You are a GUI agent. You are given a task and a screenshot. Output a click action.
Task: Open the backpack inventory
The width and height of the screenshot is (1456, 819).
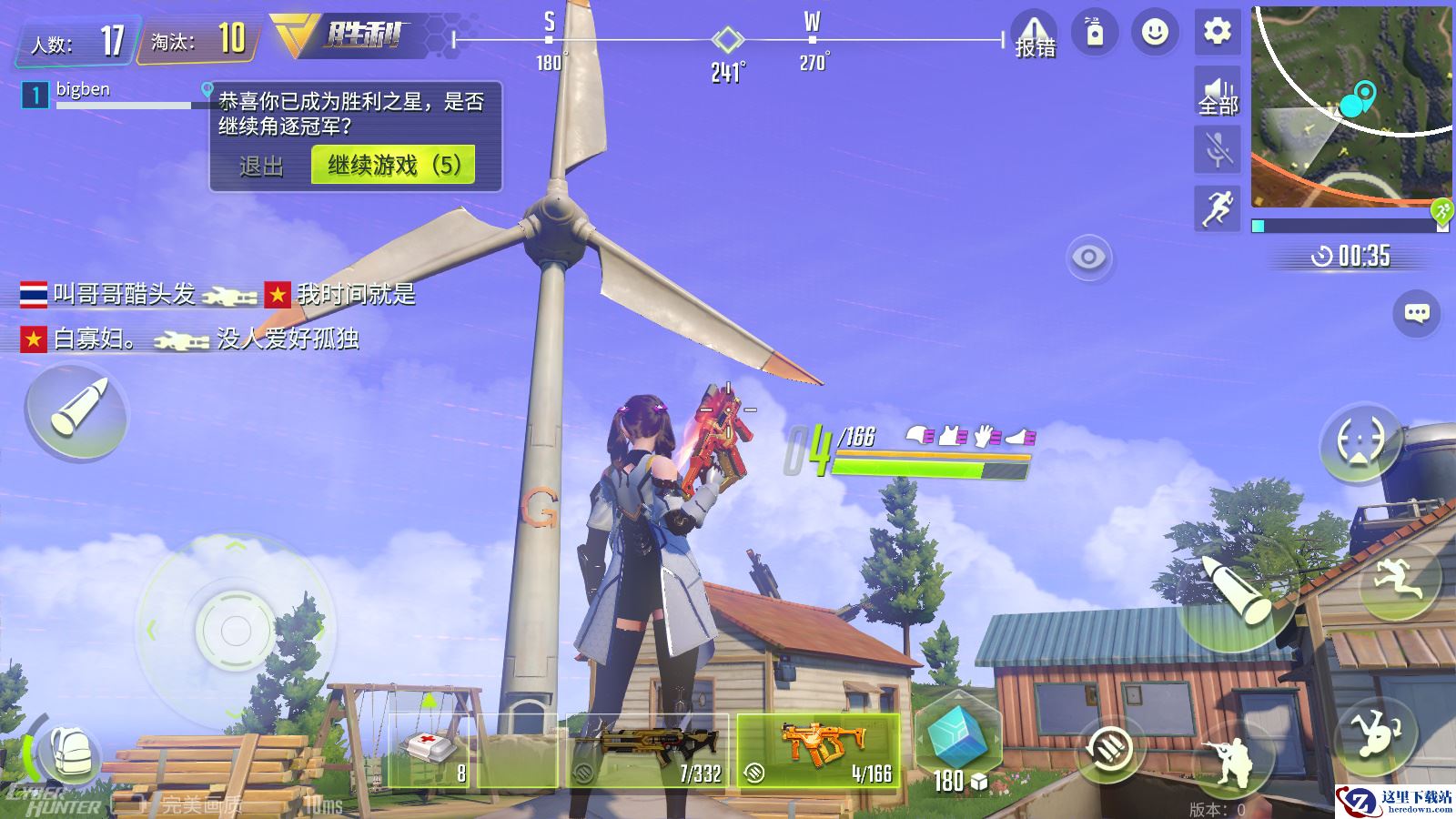67,753
